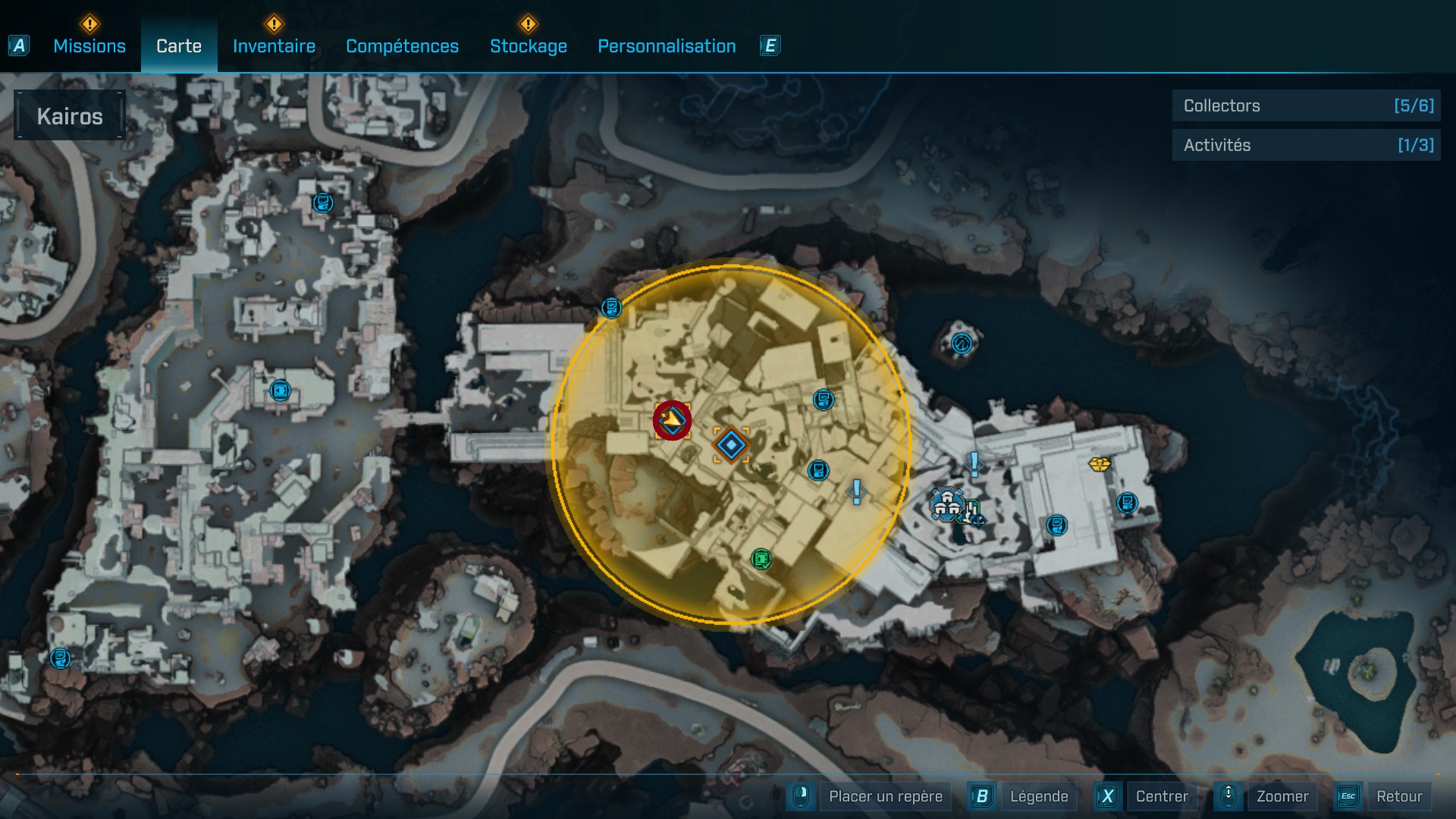Open the Stockage tab
The width and height of the screenshot is (1456, 819).
click(x=528, y=46)
